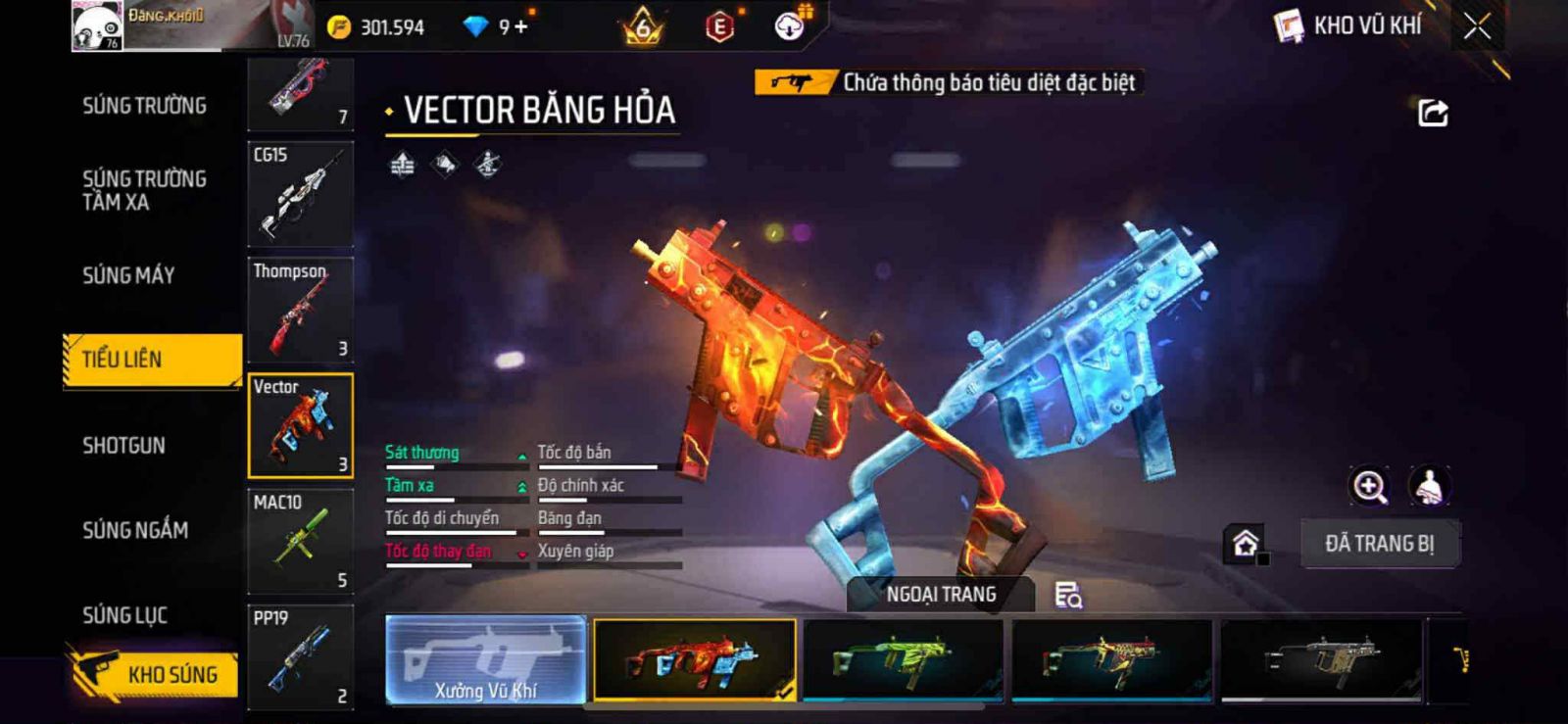Open the Ngoại Trang tab
Image resolution: width=1568 pixels, height=724 pixels.
tap(941, 595)
